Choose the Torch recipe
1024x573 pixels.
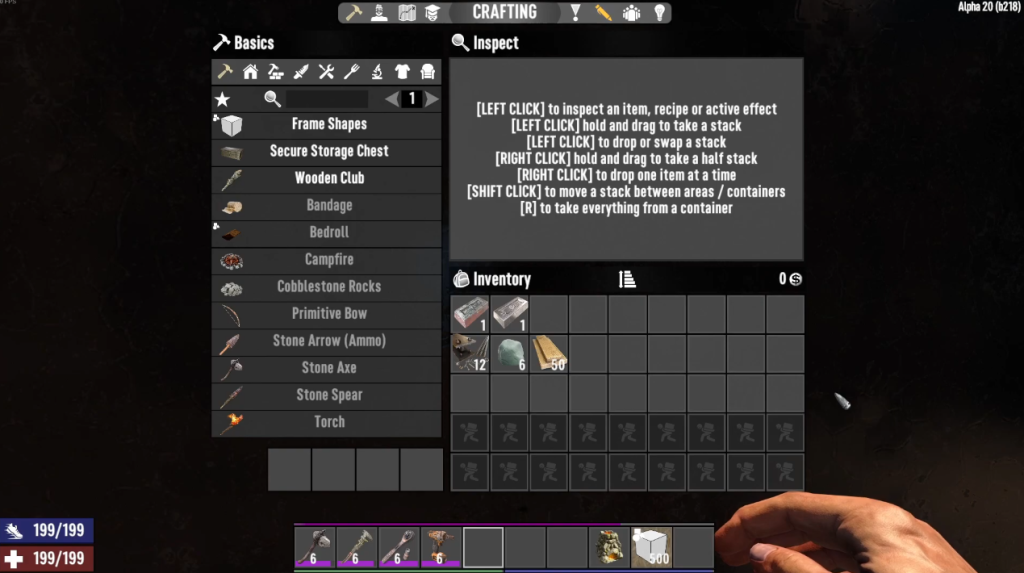pos(328,422)
